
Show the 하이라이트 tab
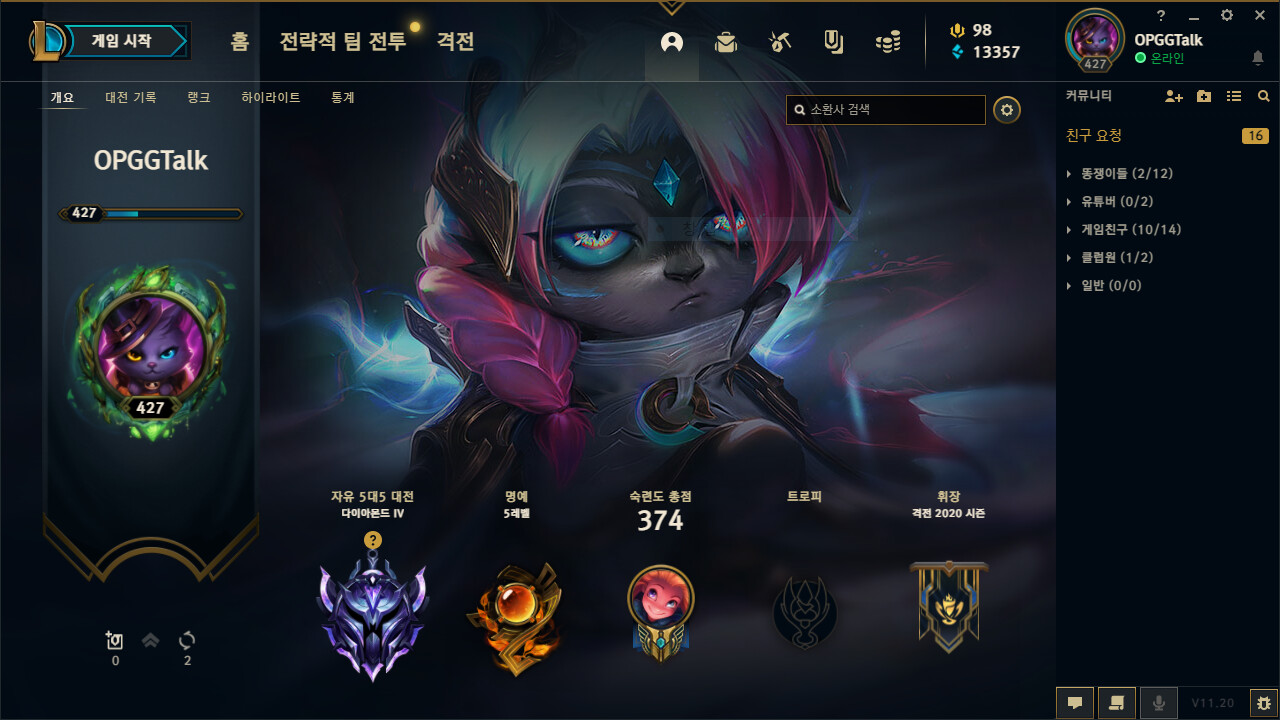point(270,98)
